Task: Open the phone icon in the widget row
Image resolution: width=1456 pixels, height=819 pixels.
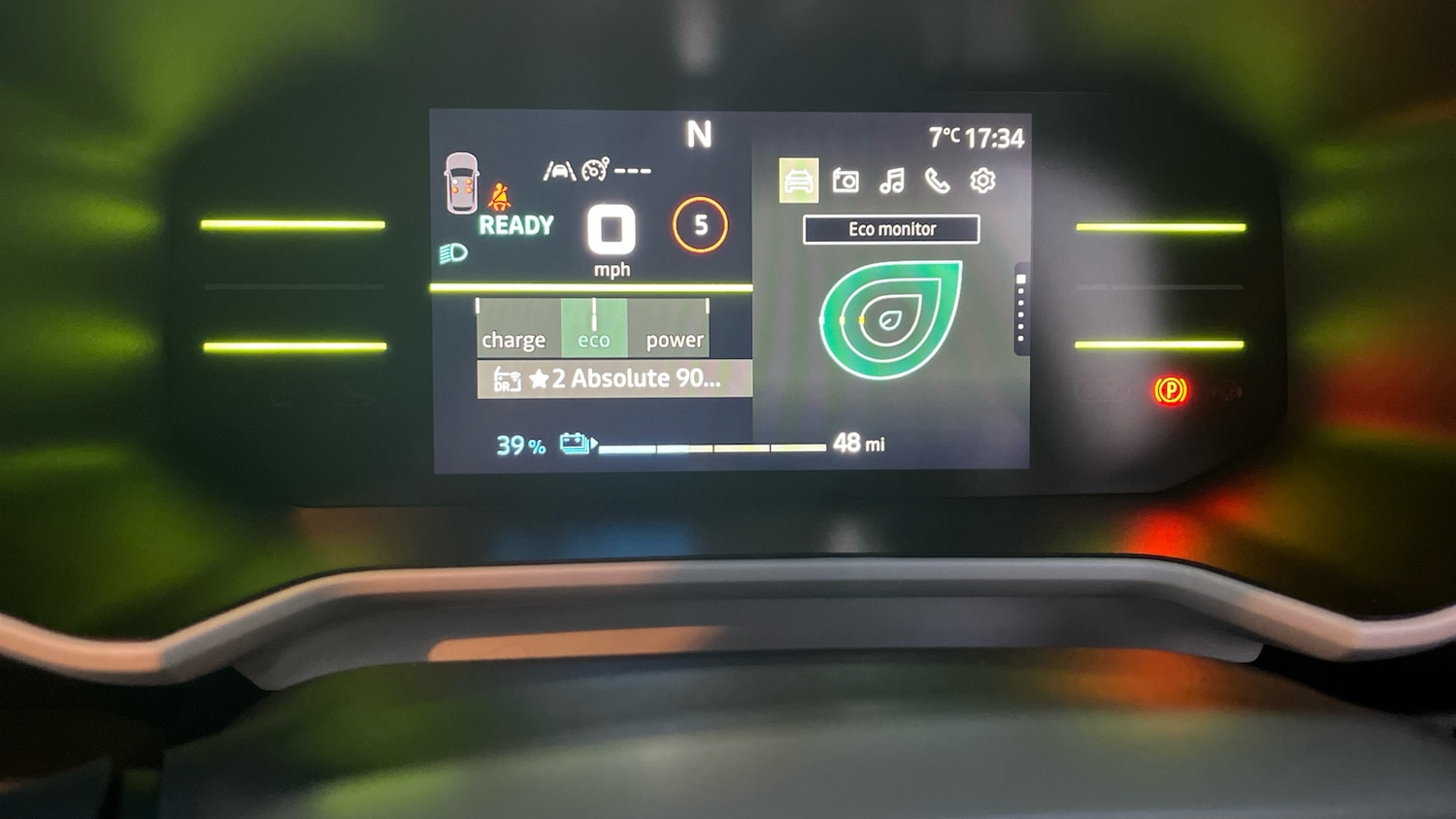Action: pos(937,179)
